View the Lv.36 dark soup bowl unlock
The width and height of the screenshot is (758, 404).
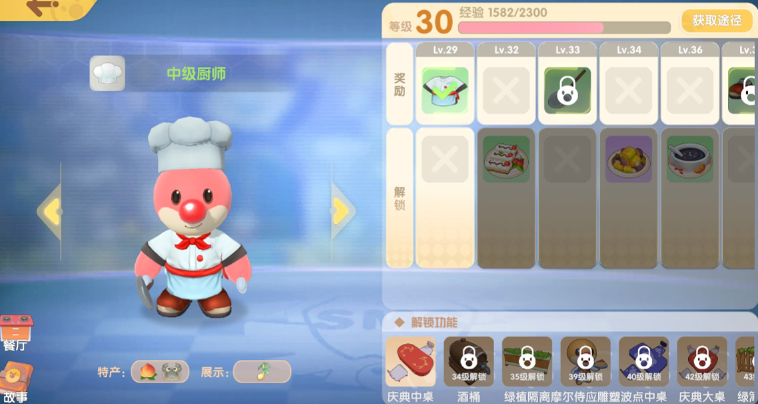690,159
